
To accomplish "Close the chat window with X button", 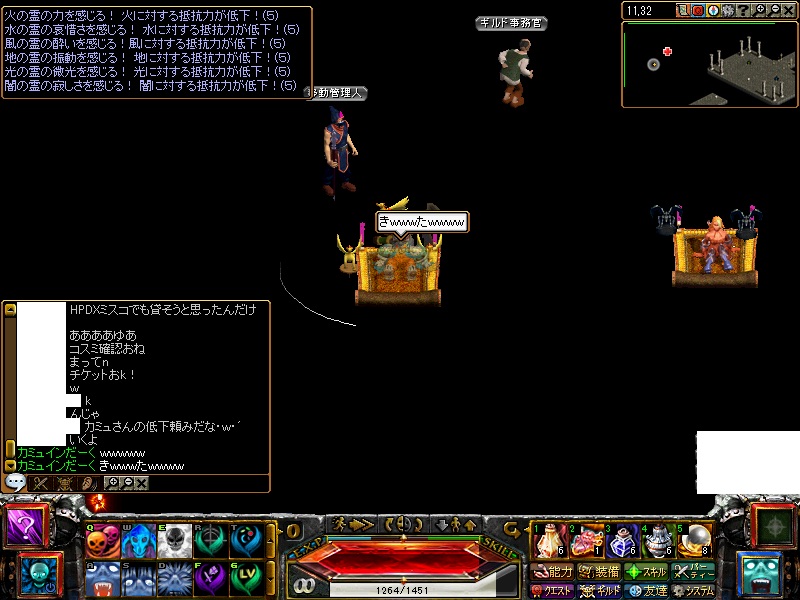I will tap(141, 483).
